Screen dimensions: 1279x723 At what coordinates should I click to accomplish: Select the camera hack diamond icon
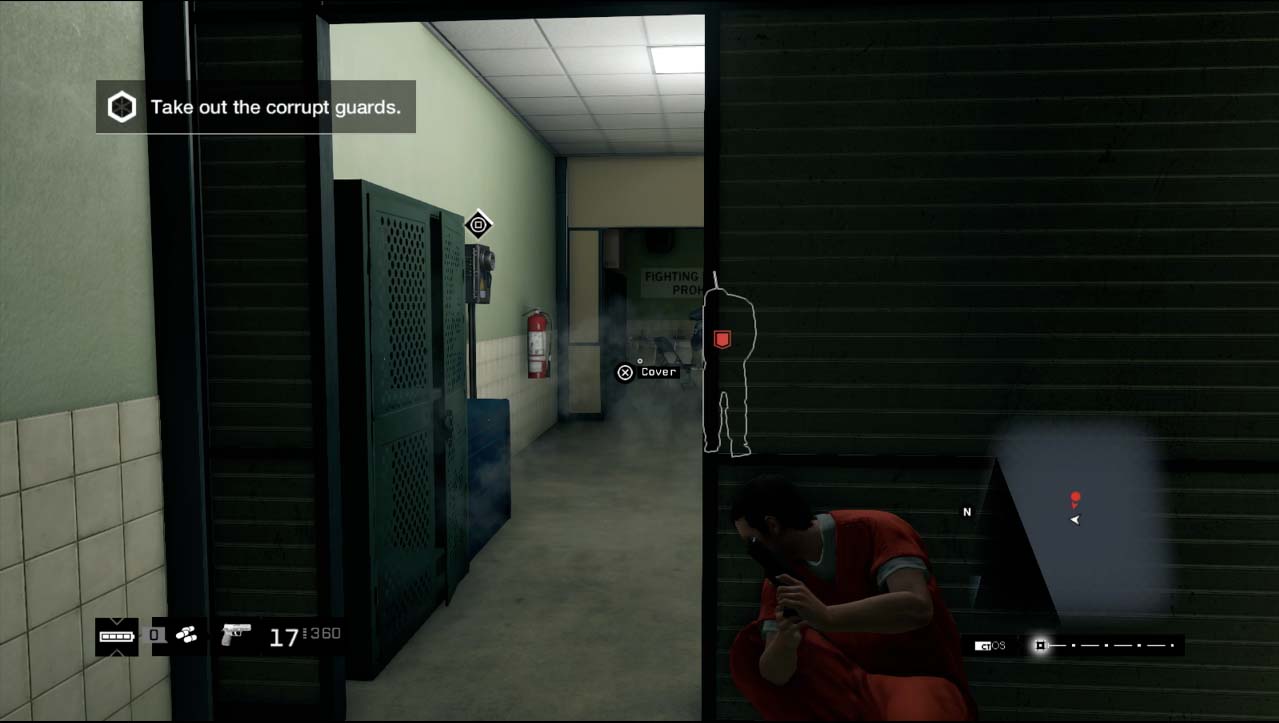tap(478, 224)
